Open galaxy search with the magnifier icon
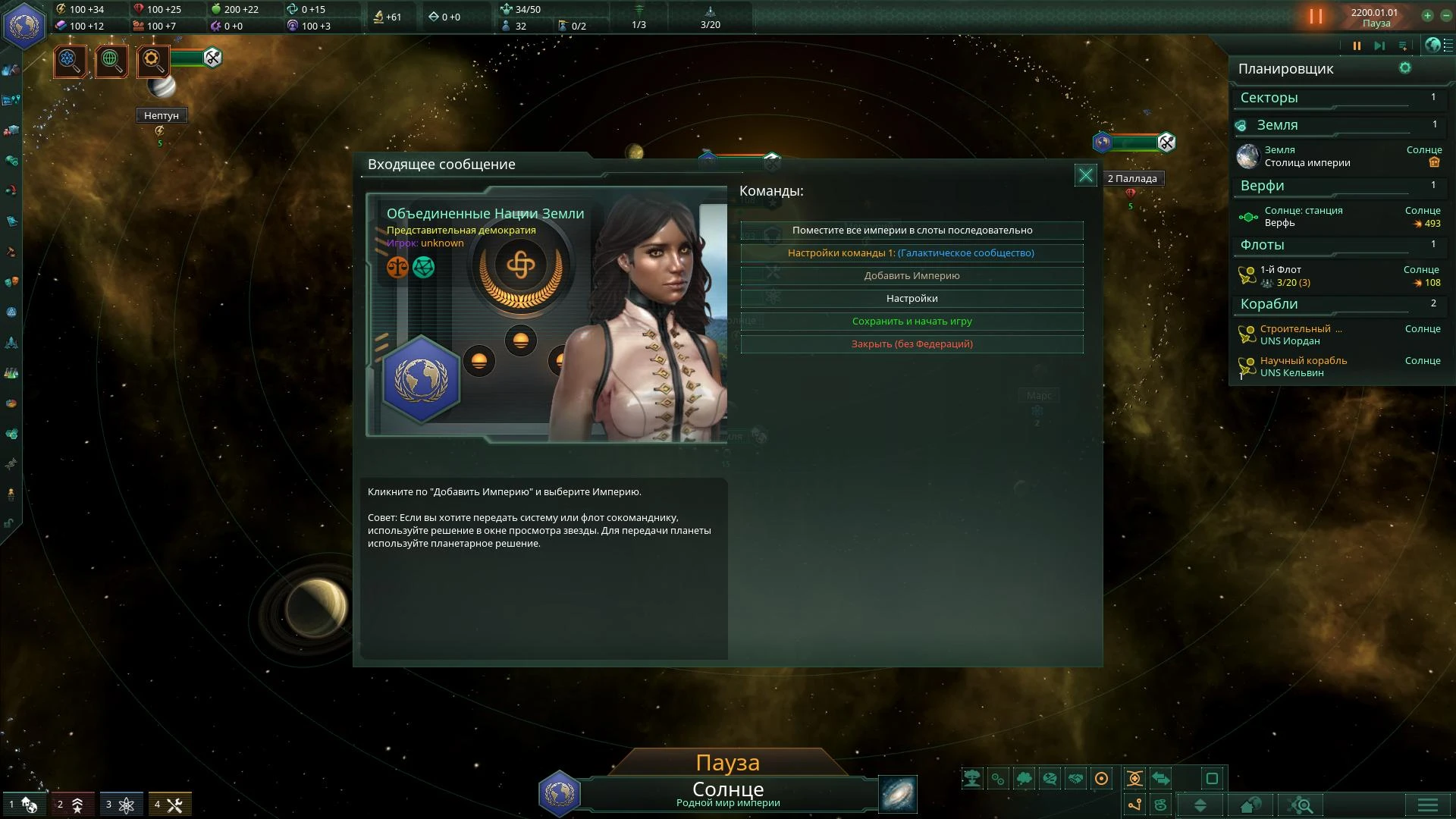 tap(1301, 804)
